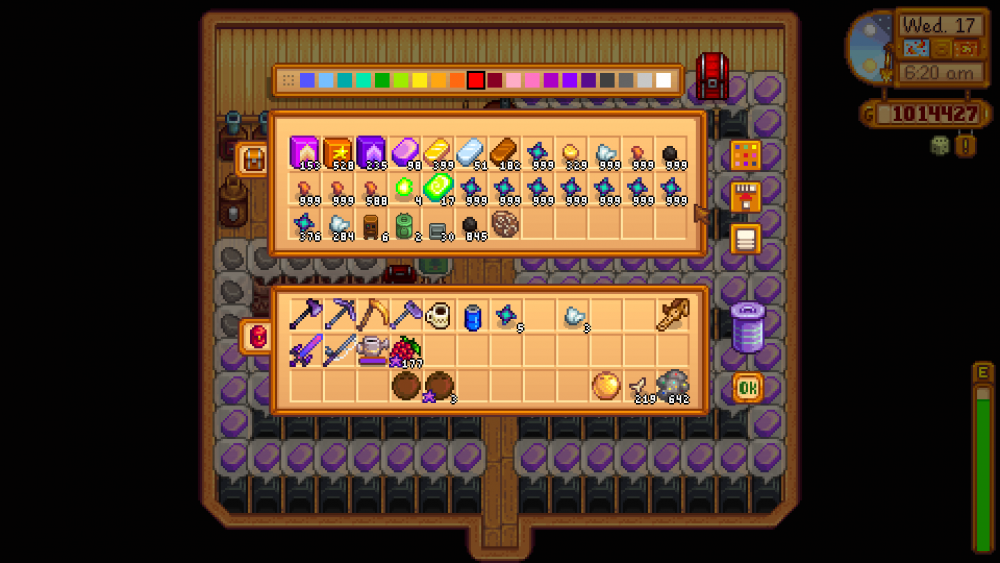Screen dimensions: 1000x563
Task: Select the 177 grapes stack in inventory
Action: click(405, 350)
